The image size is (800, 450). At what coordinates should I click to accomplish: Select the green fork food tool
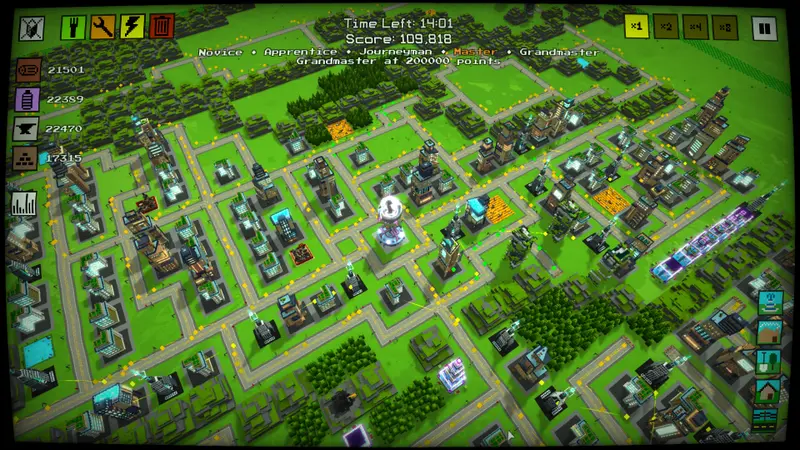click(74, 27)
